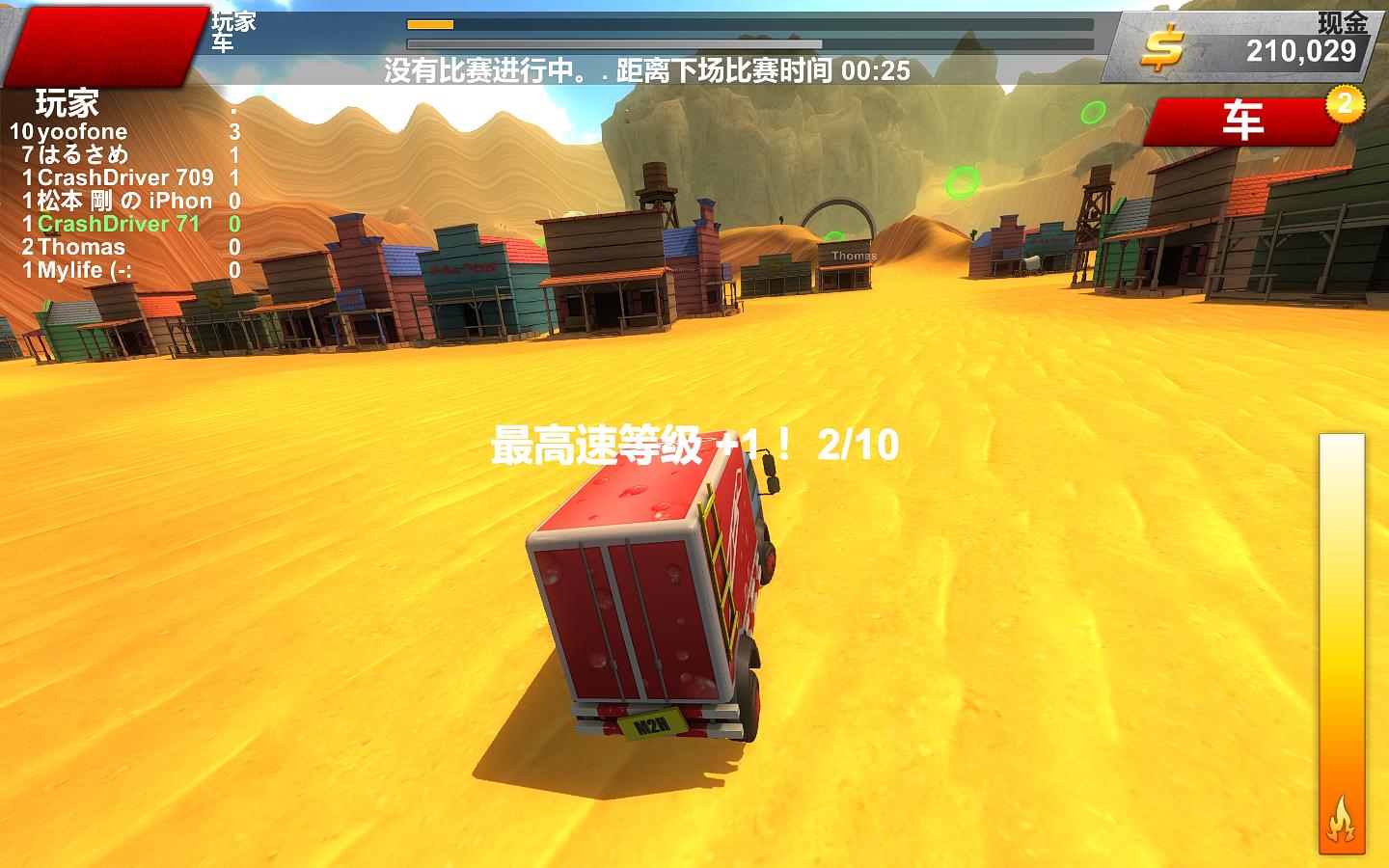Click the green ring pickup near the gas station
This screenshot has height=868, width=1389.
coord(964,183)
